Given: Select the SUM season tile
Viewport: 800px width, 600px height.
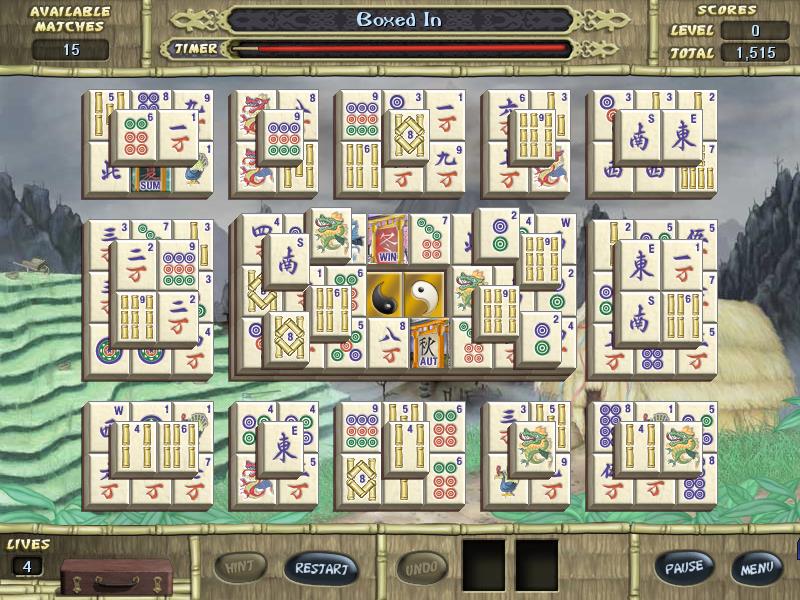Looking at the screenshot, I should click(152, 180).
